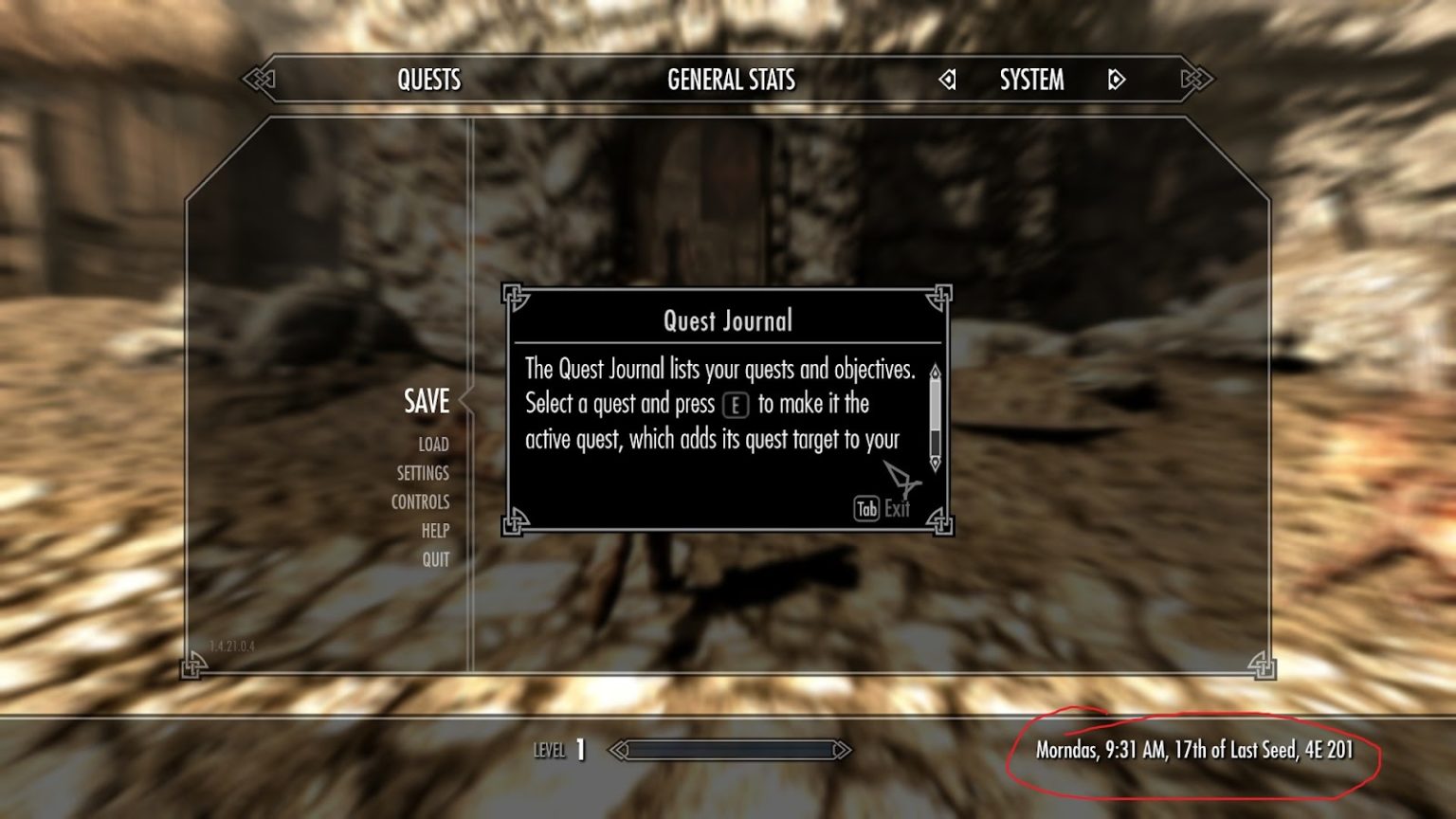Viewport: 1456px width, 819px height.
Task: Click the right double-chevron on the tab bar
Action: tap(1196, 81)
